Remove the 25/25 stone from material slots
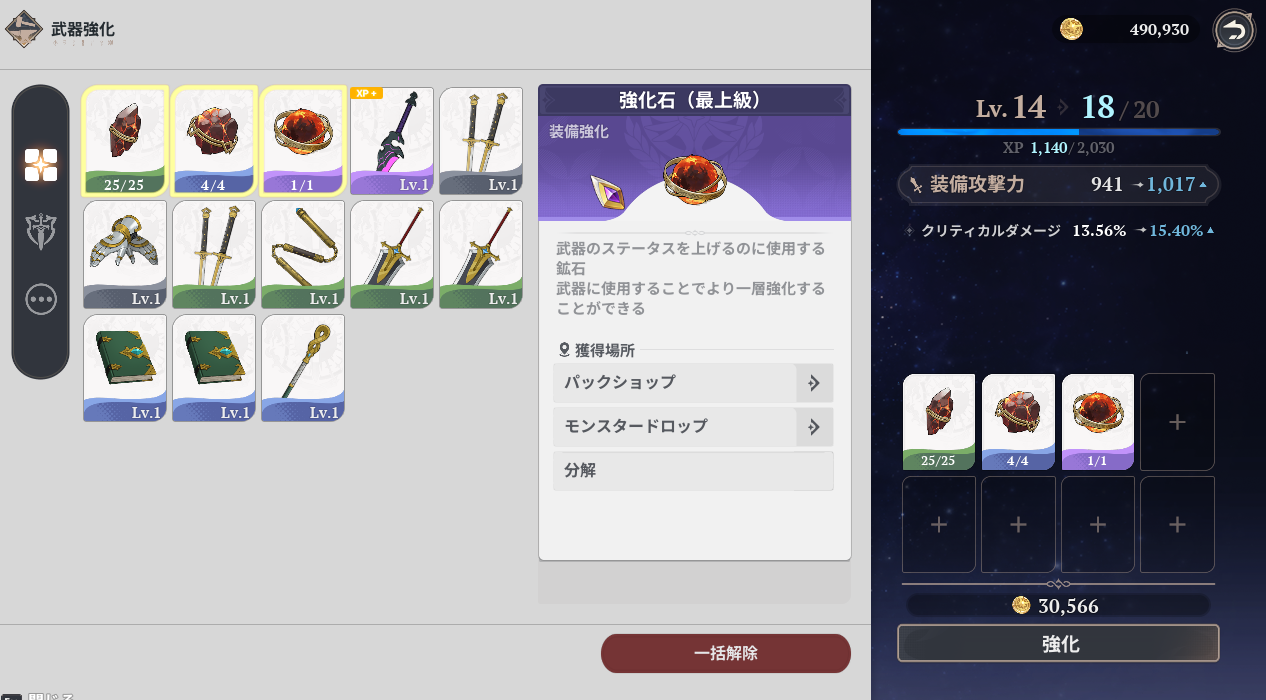This screenshot has height=700, width=1266. pyautogui.click(x=939, y=421)
